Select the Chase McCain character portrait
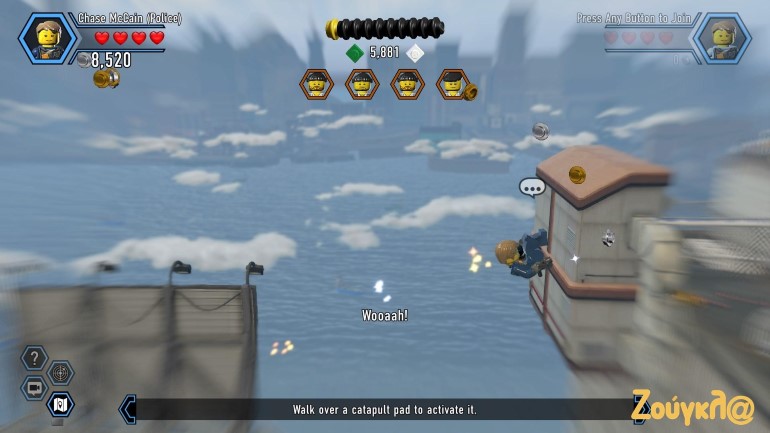Image resolution: width=770 pixels, height=433 pixels. point(47,38)
